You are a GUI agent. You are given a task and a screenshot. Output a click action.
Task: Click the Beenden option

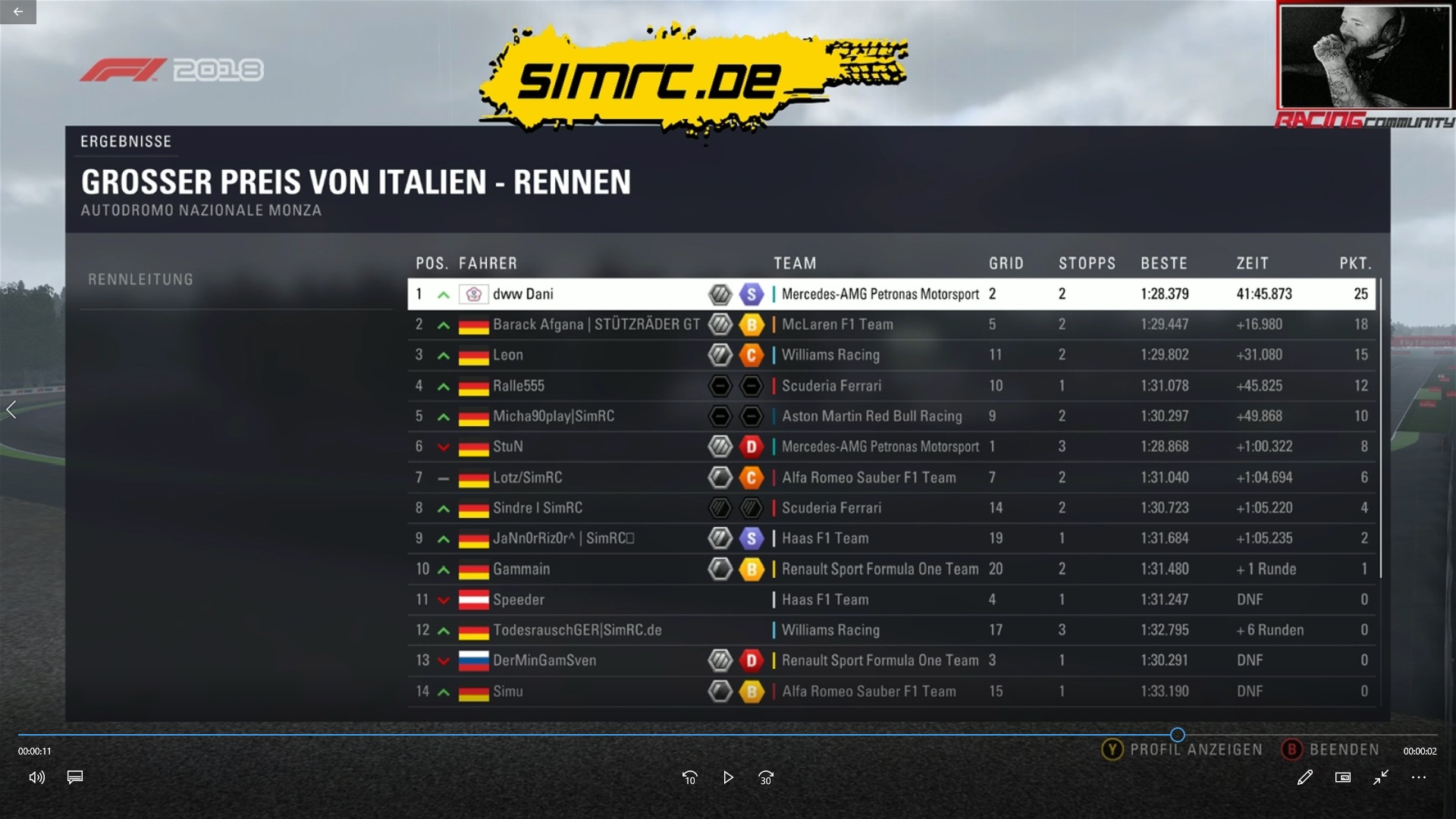[1331, 750]
